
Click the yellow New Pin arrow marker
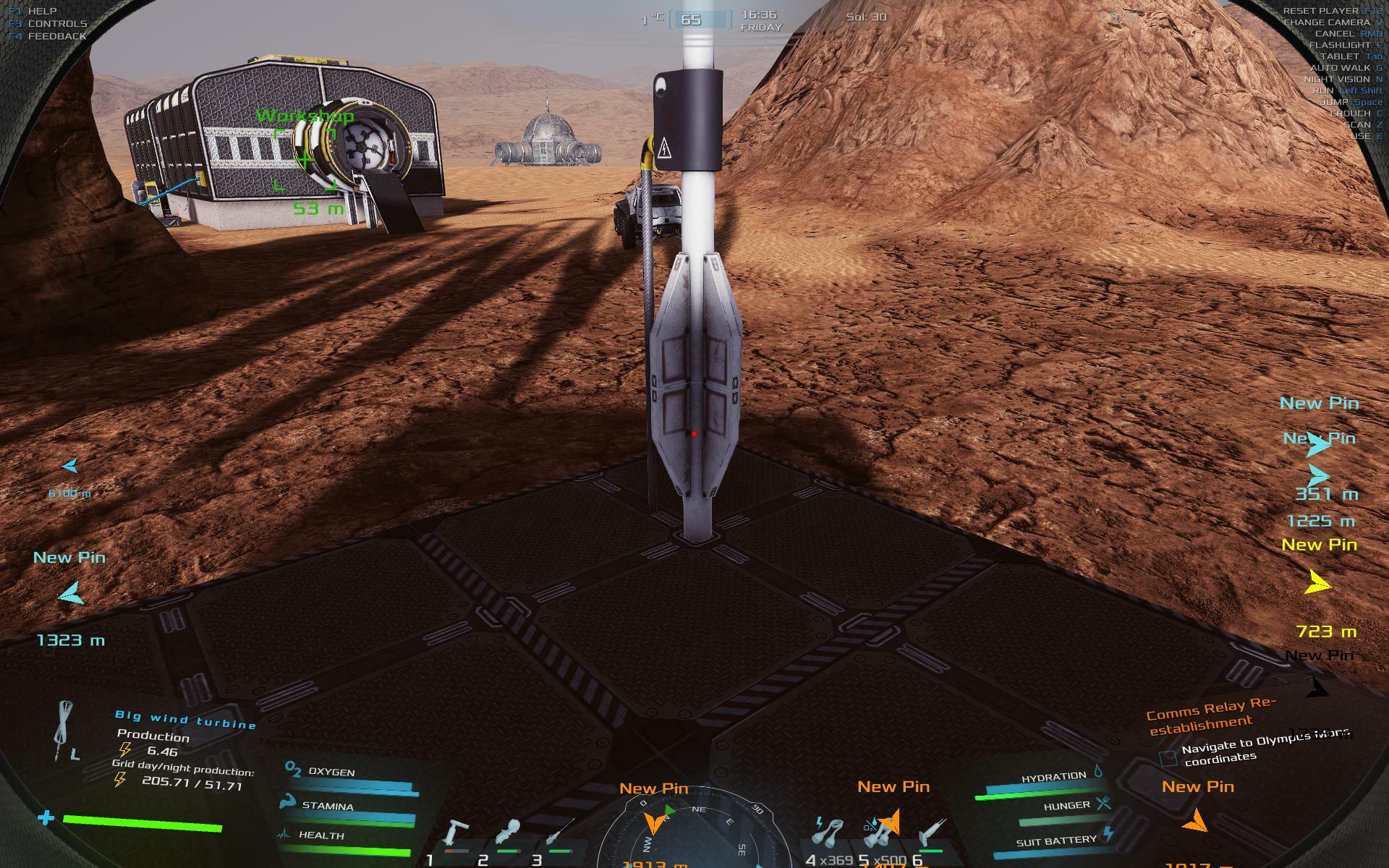[1320, 583]
